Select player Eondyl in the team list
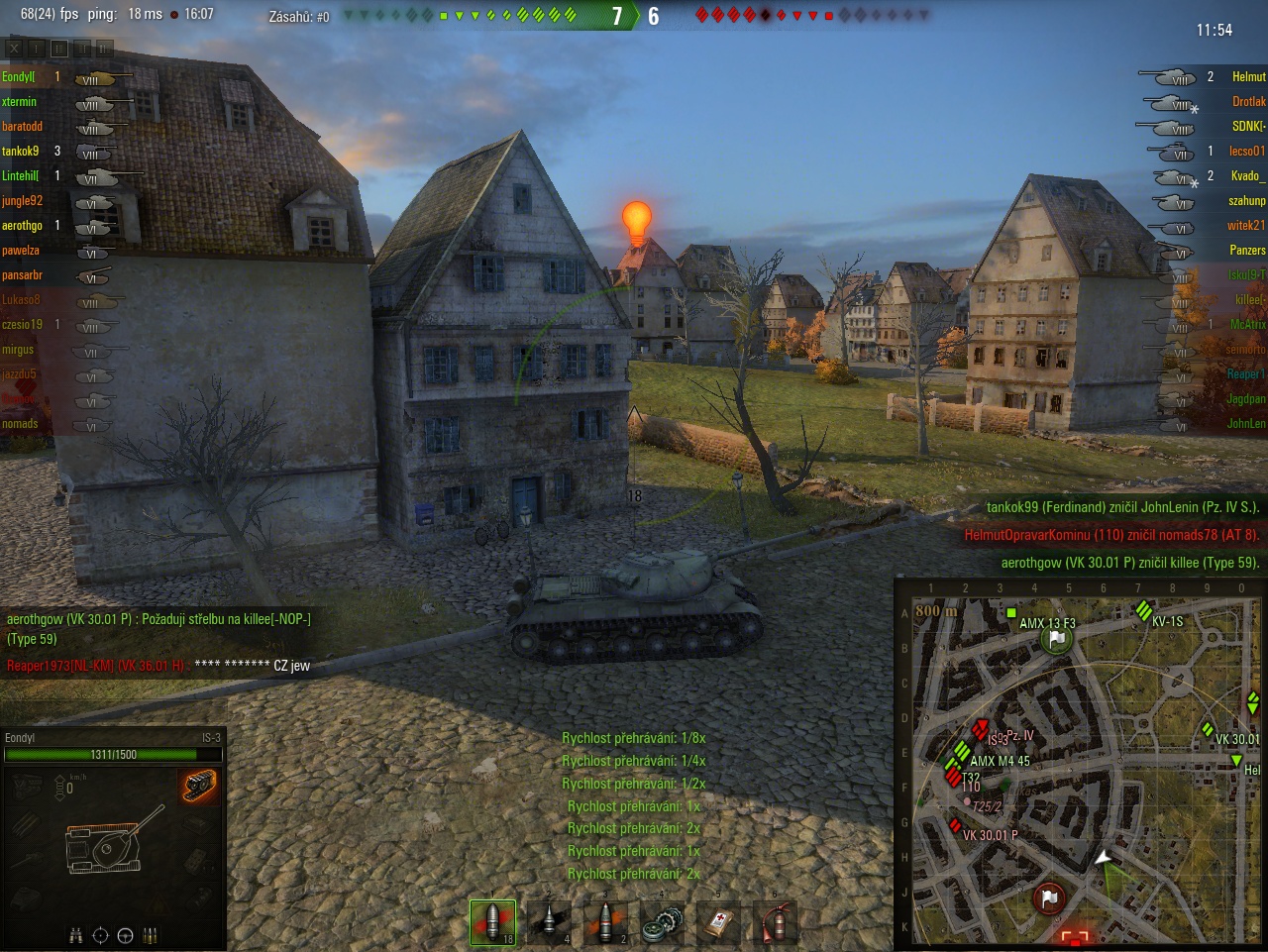The image size is (1268, 952). (x=19, y=76)
